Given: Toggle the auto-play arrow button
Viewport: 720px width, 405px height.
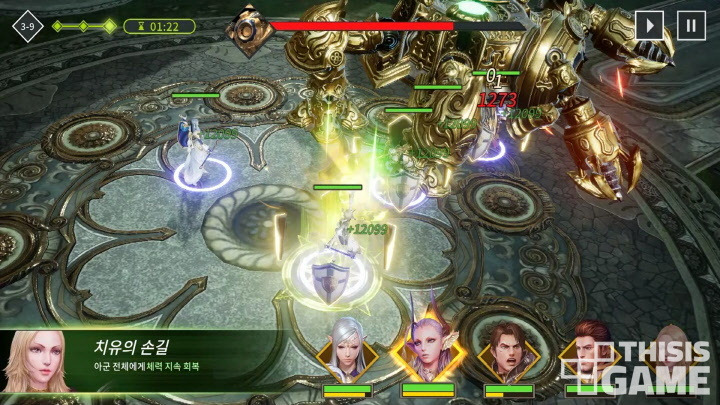Looking at the screenshot, I should (649, 25).
